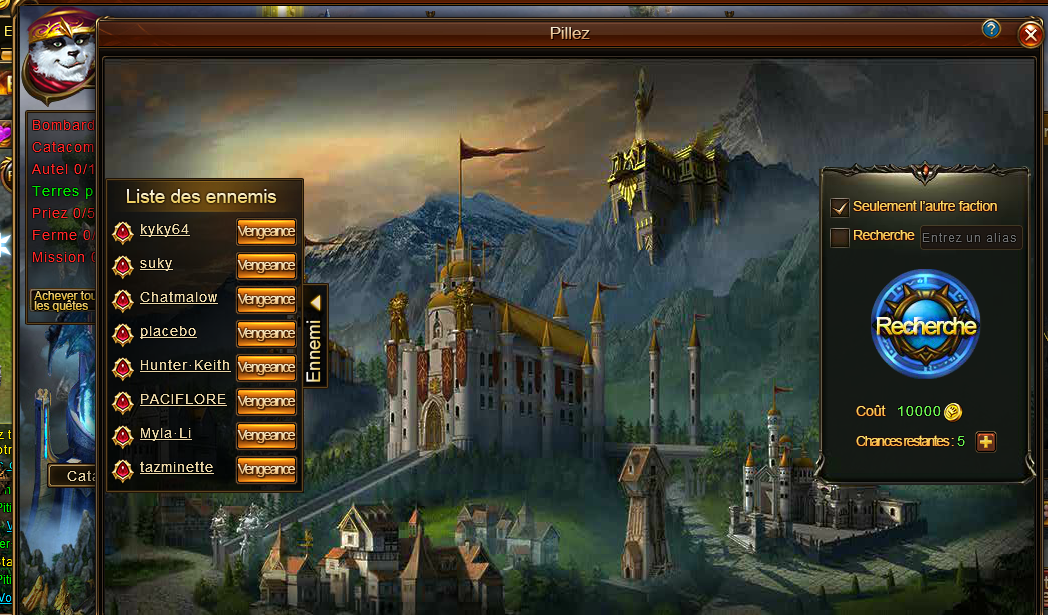Focus the 'Entrez un alias' input field

(x=970, y=237)
